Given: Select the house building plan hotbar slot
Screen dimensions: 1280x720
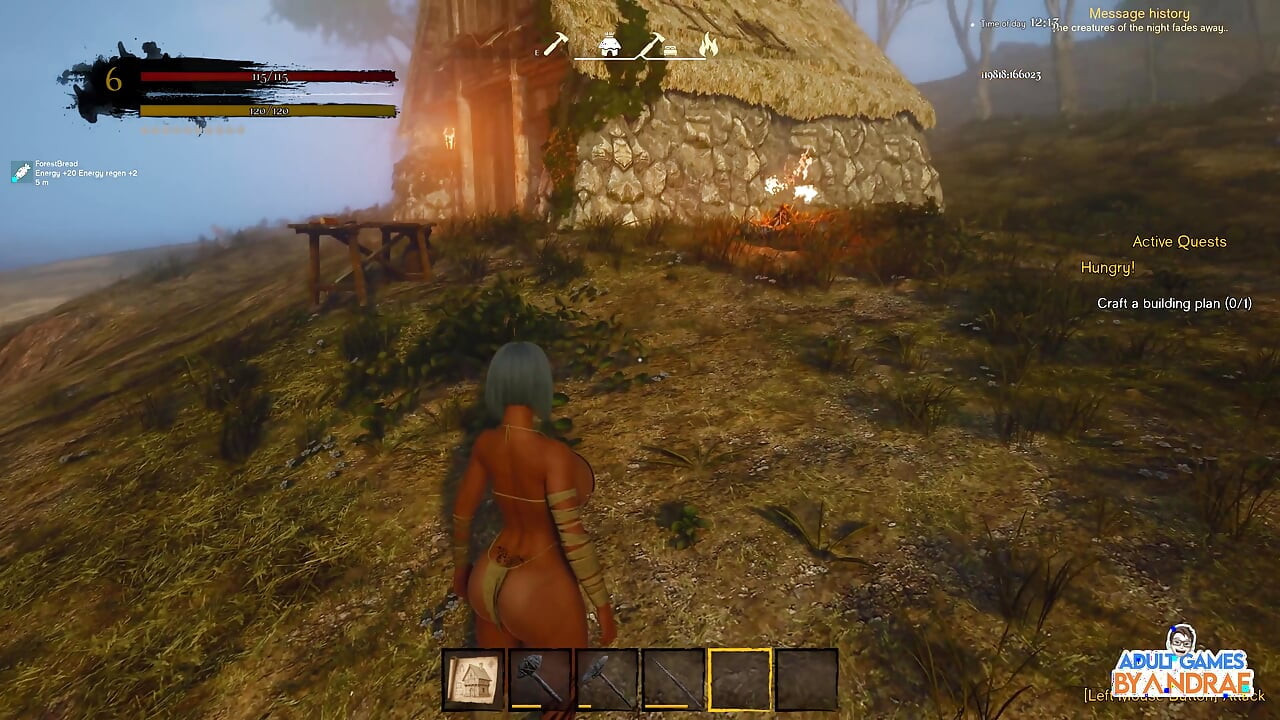Looking at the screenshot, I should 473,680.
